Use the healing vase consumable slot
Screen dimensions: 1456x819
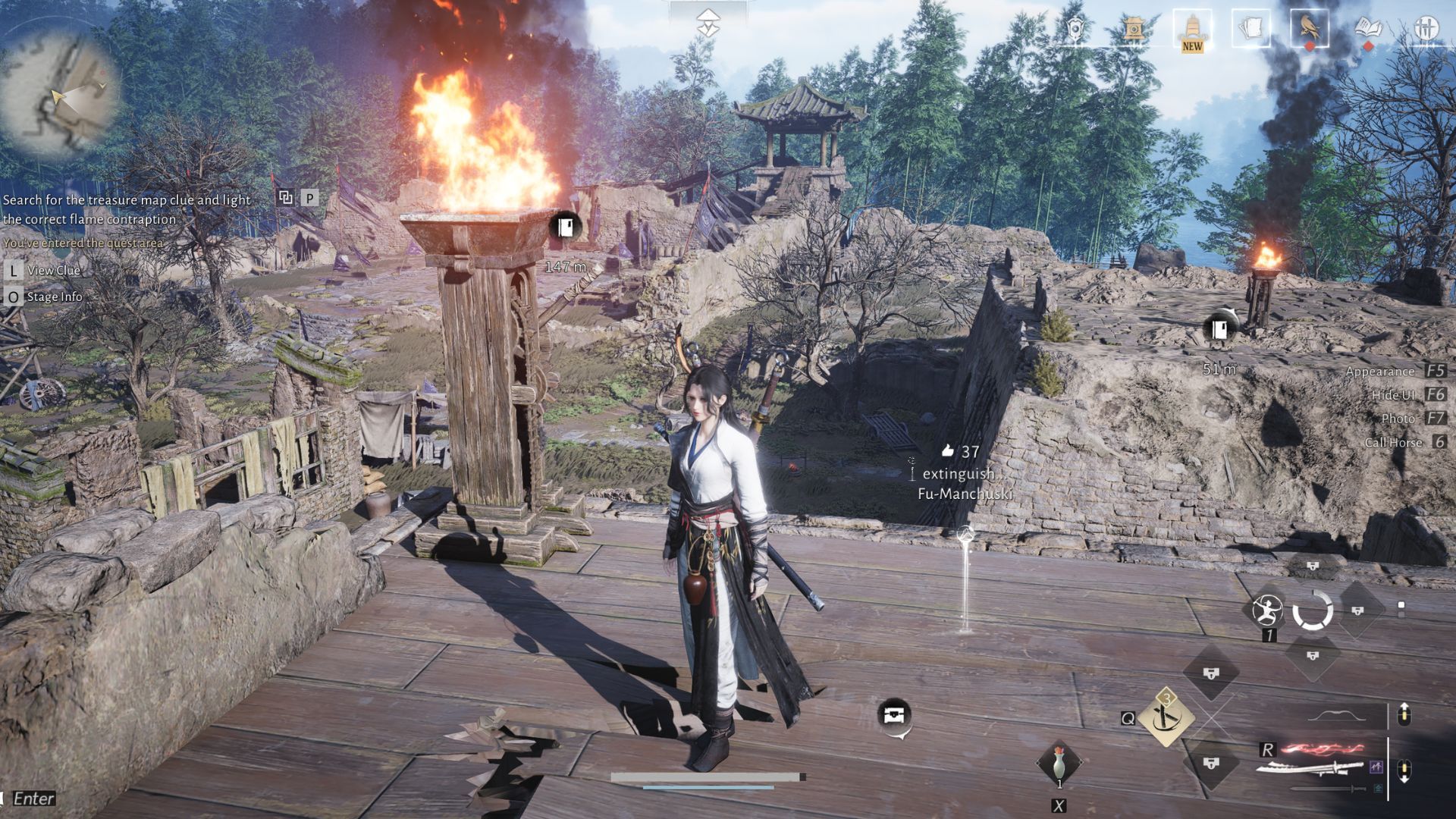click(x=1059, y=761)
